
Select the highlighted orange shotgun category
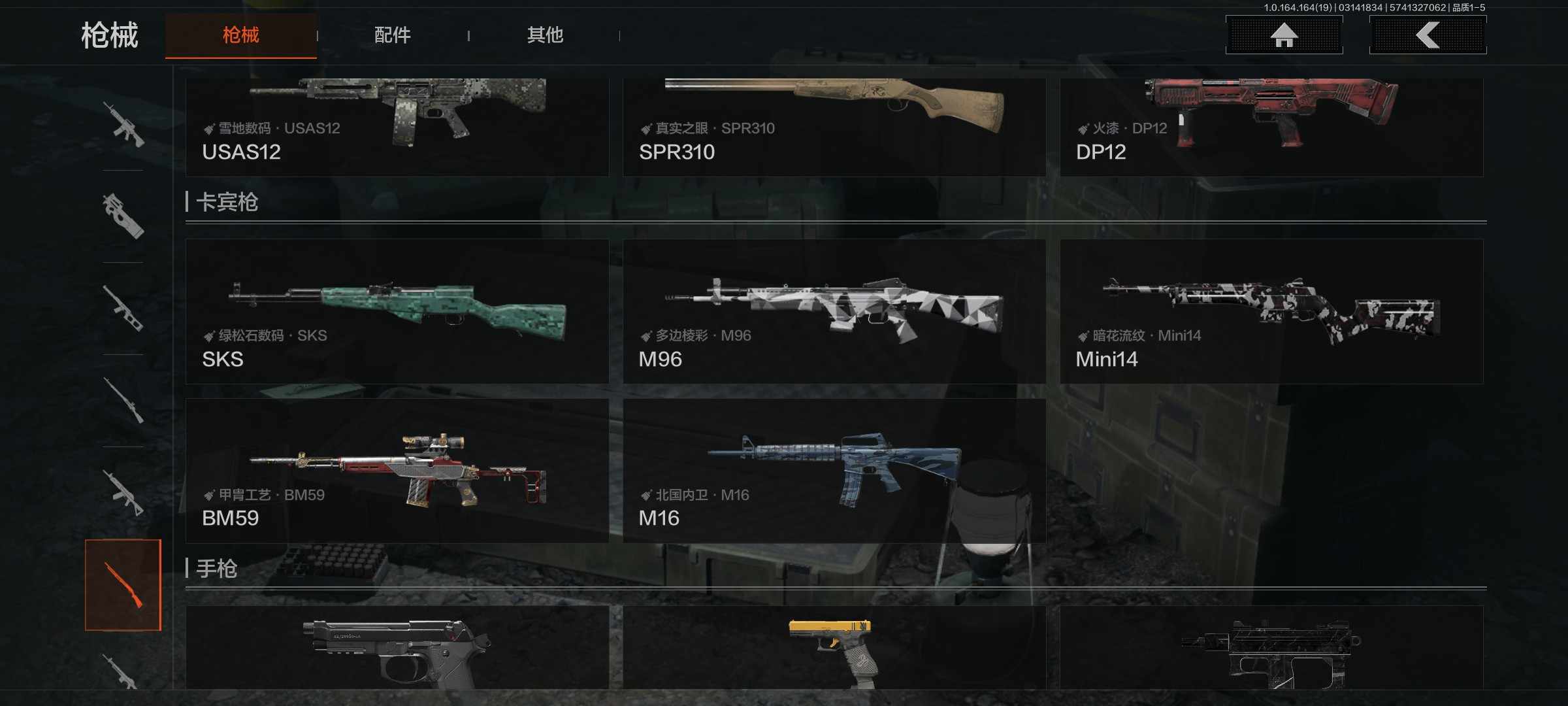[x=123, y=584]
